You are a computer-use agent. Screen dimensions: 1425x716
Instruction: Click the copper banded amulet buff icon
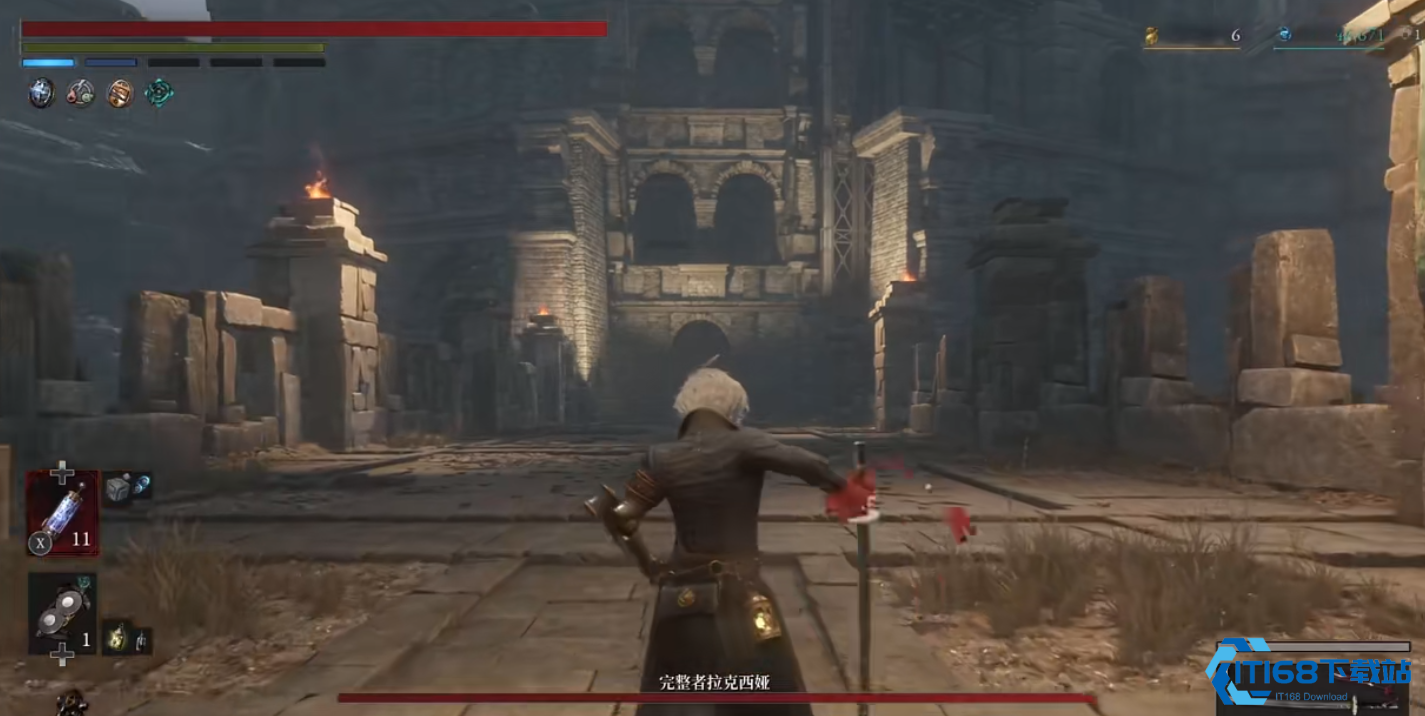(120, 94)
